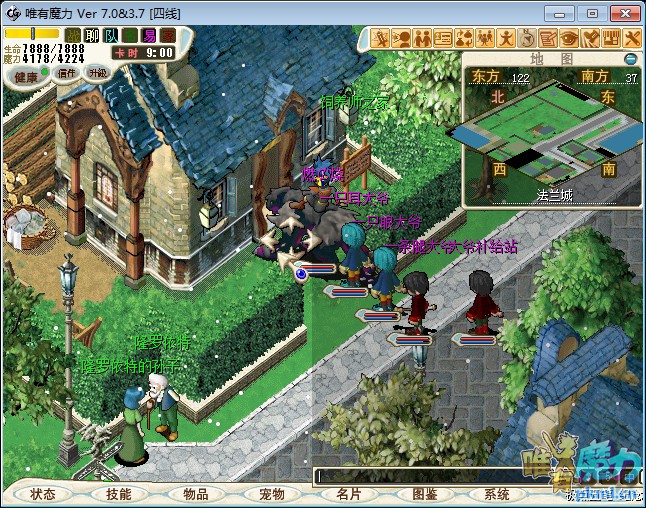The width and height of the screenshot is (646, 508).
Task: Open the 状态 status menu
Action: coord(43,494)
